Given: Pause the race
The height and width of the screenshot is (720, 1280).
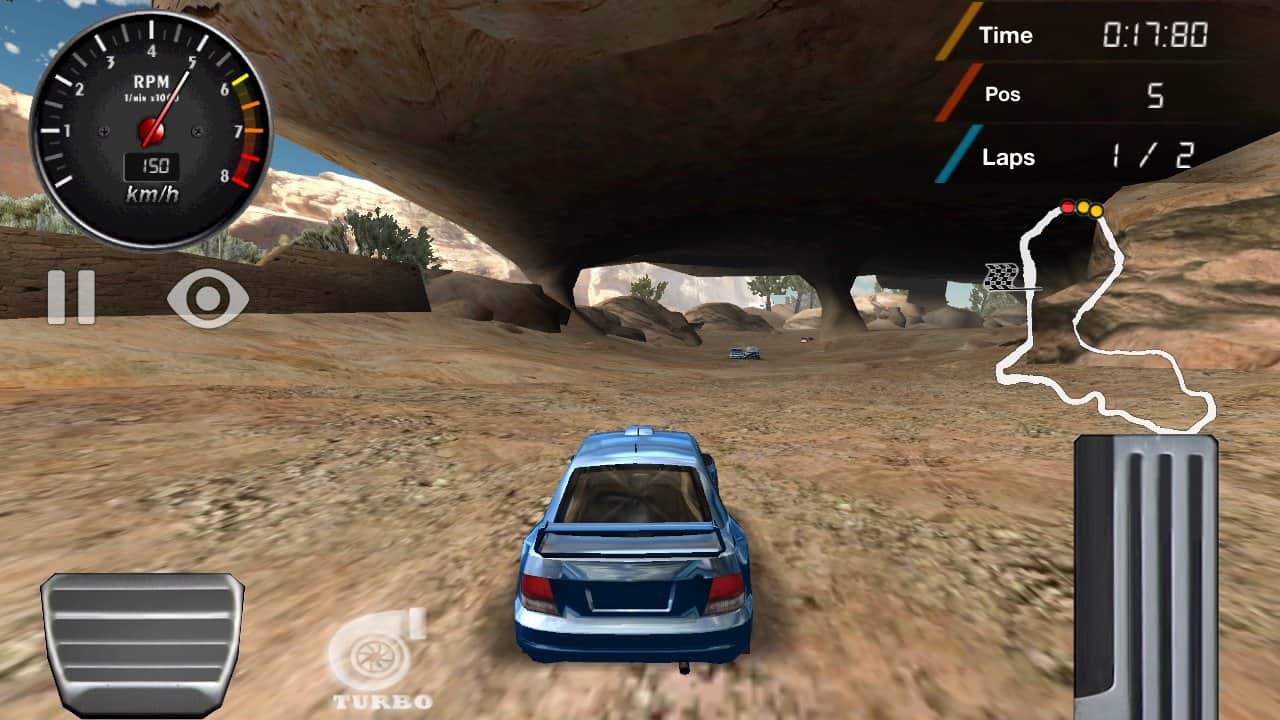Looking at the screenshot, I should coord(71,297).
